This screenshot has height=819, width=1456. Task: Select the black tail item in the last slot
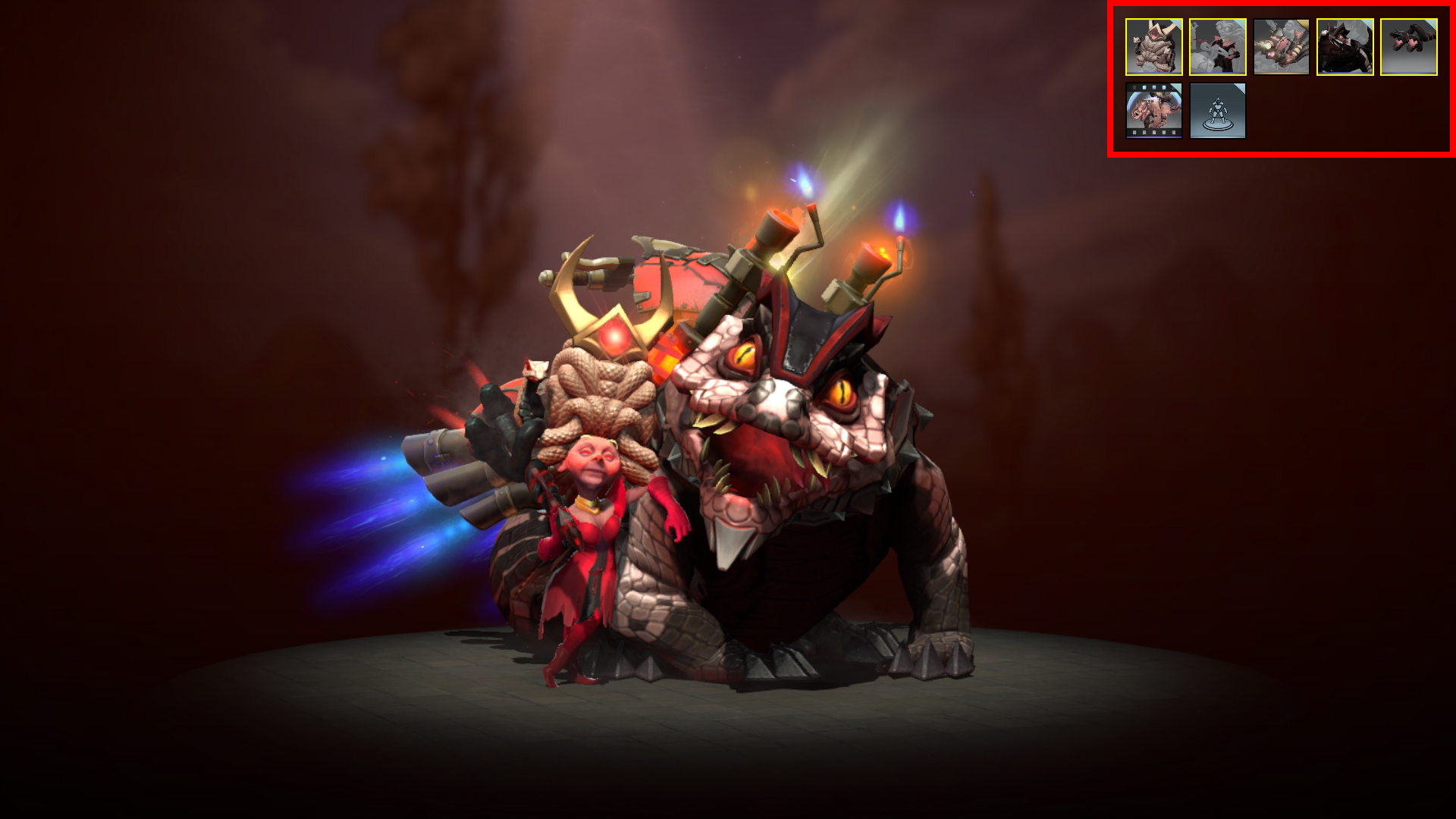1410,47
